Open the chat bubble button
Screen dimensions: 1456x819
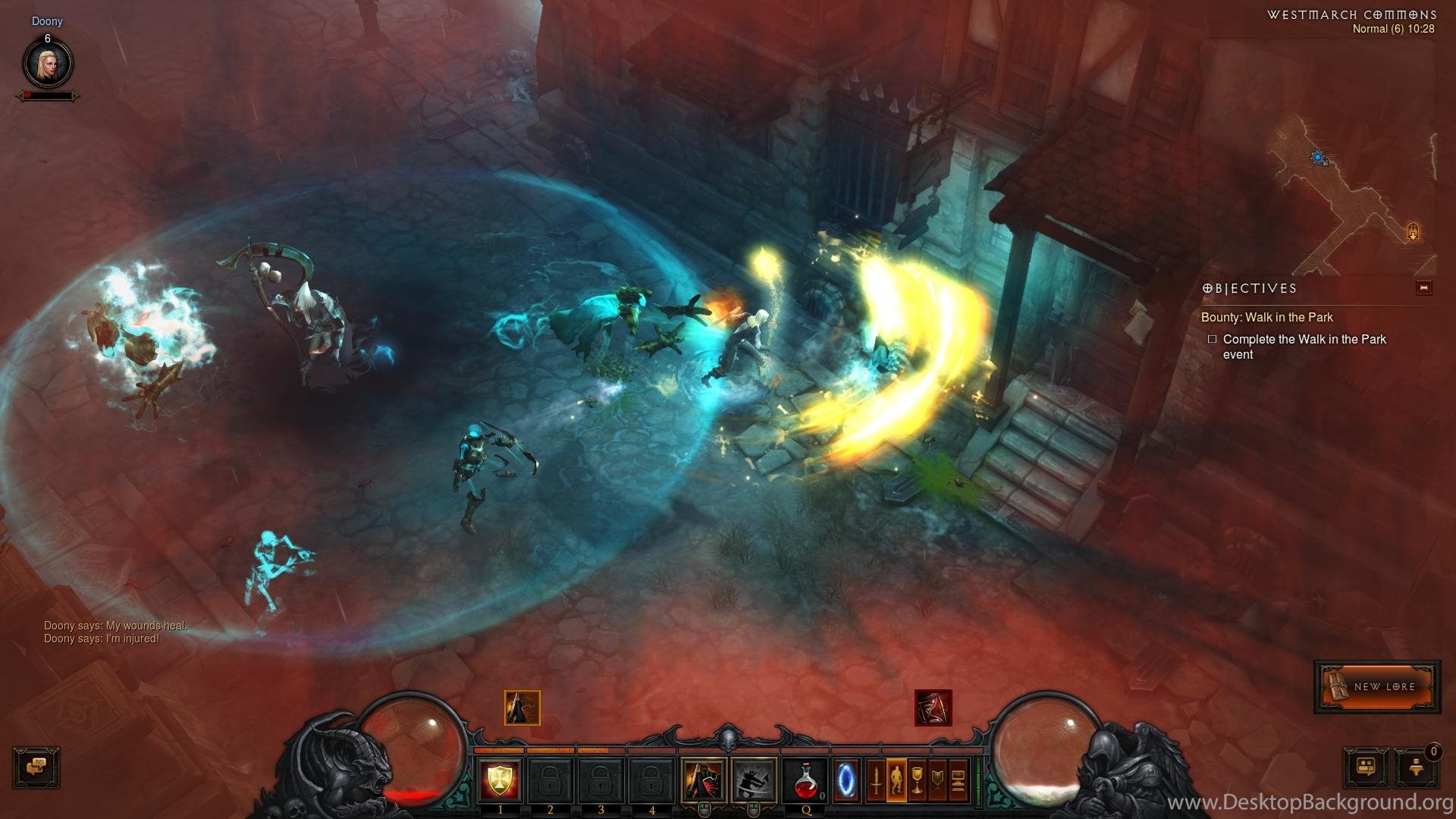36,767
